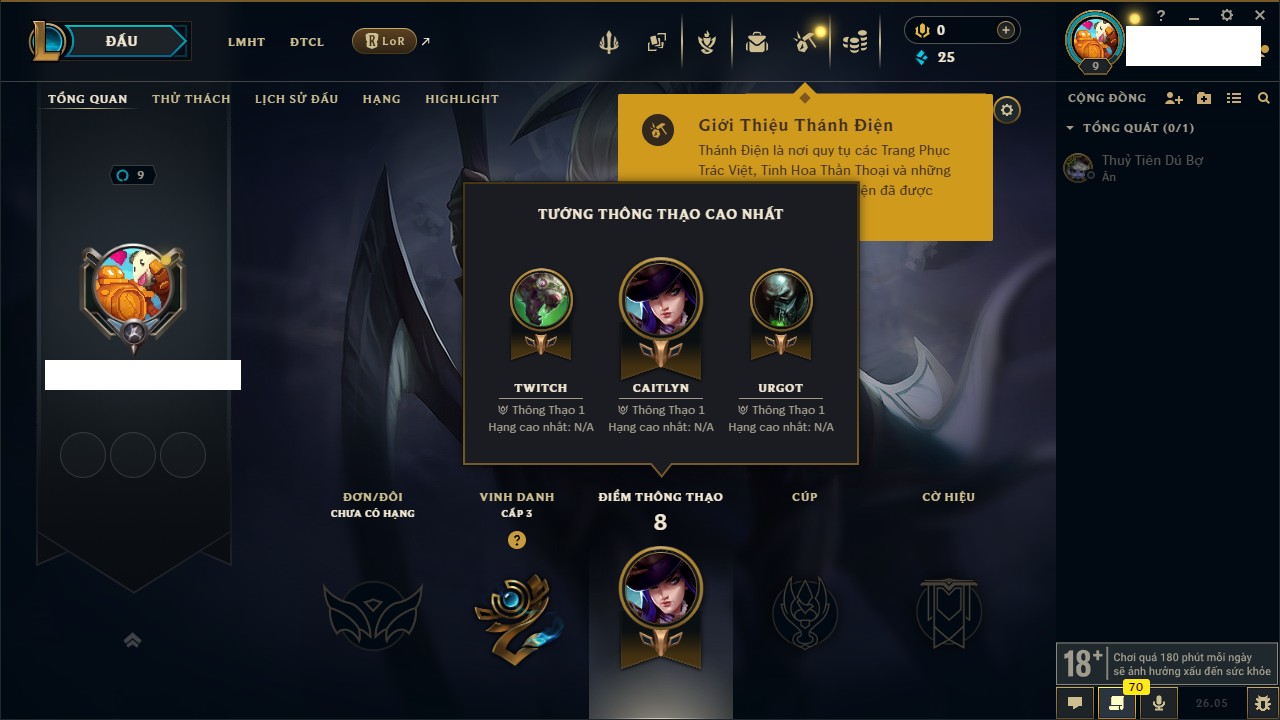
Task: Collapse the TỔNG QUÁT friends group
Action: coord(1070,128)
